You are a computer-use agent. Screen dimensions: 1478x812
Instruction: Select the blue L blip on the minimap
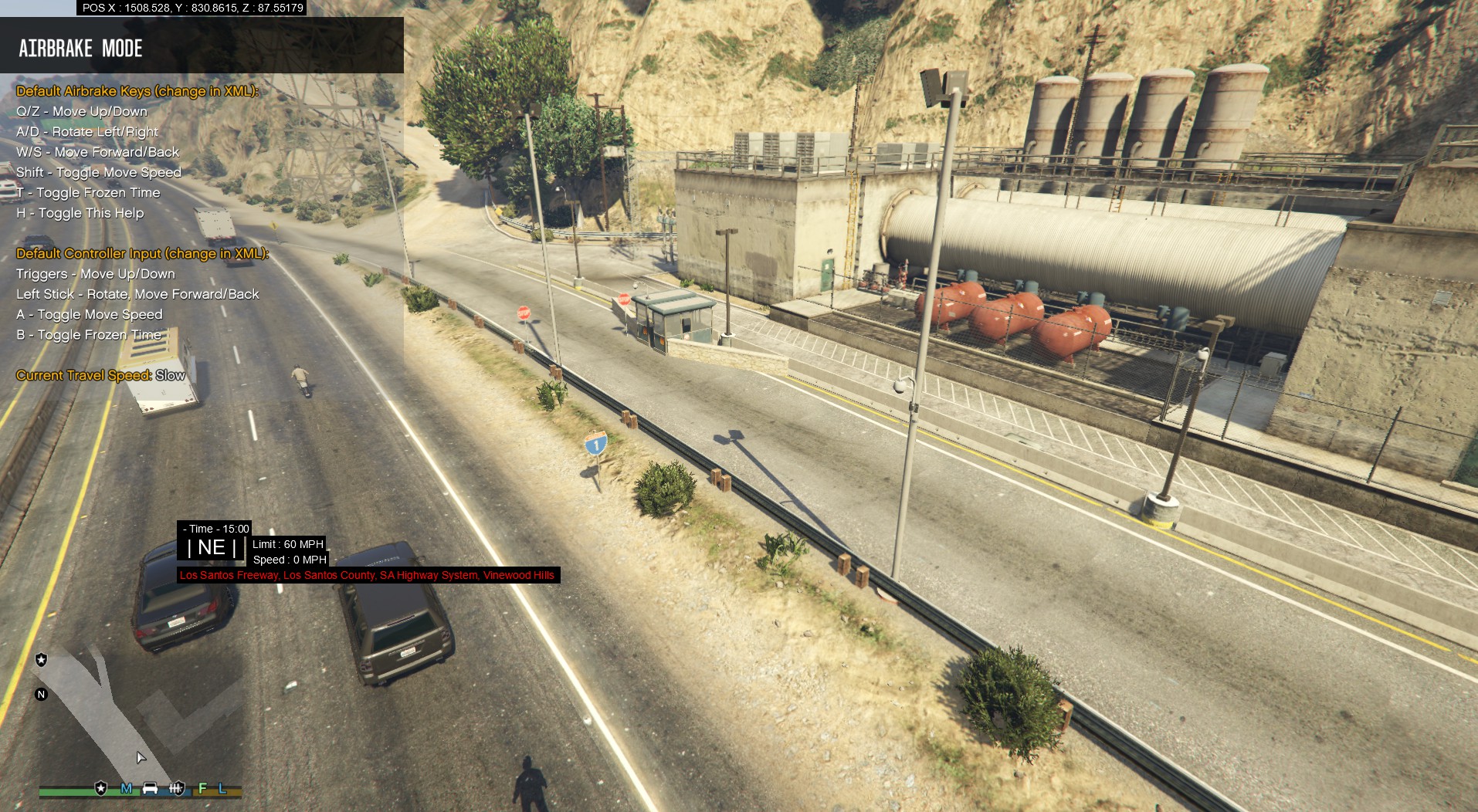click(222, 788)
